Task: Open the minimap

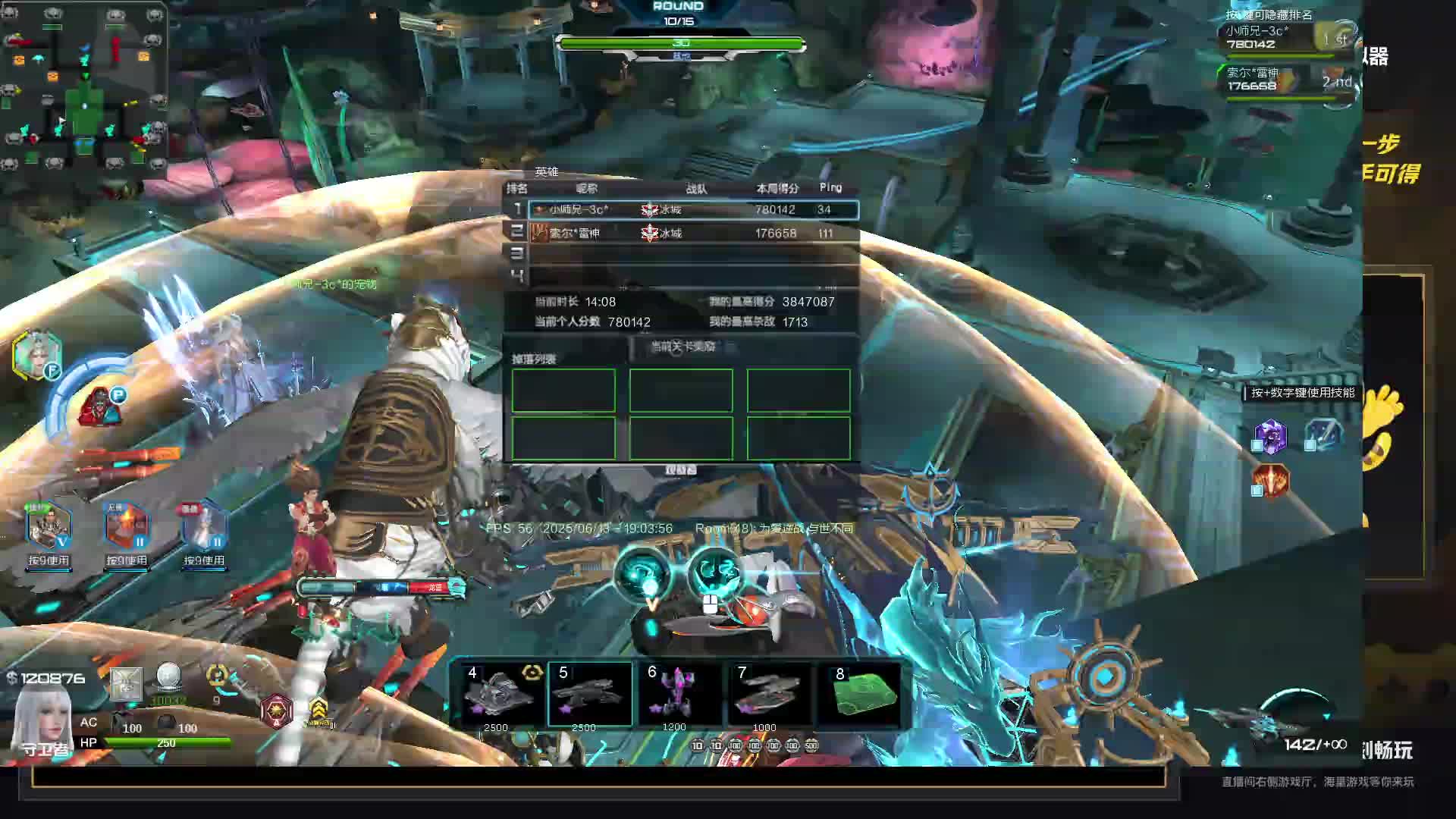Action: click(83, 87)
